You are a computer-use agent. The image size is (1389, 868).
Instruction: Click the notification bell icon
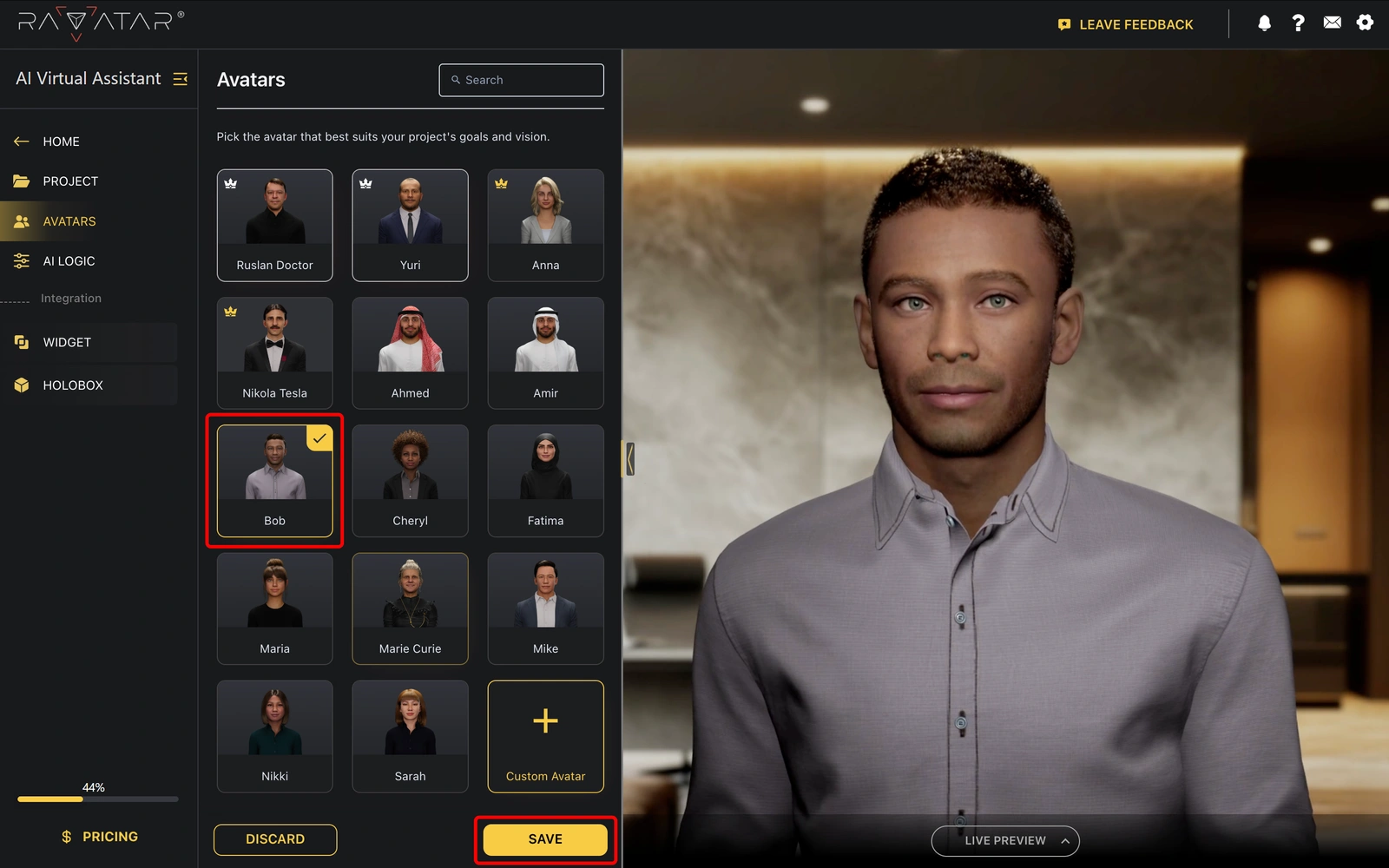coord(1264,23)
